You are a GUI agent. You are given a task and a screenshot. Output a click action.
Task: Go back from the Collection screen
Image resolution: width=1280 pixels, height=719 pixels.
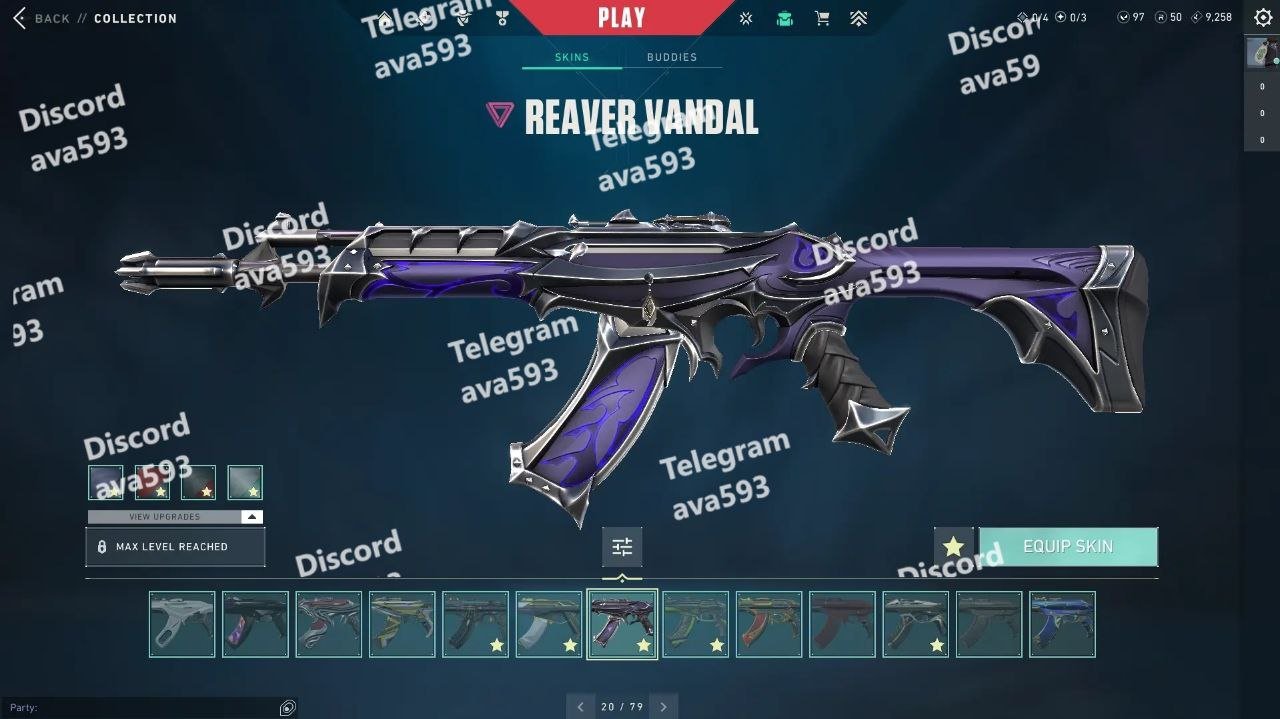point(40,18)
